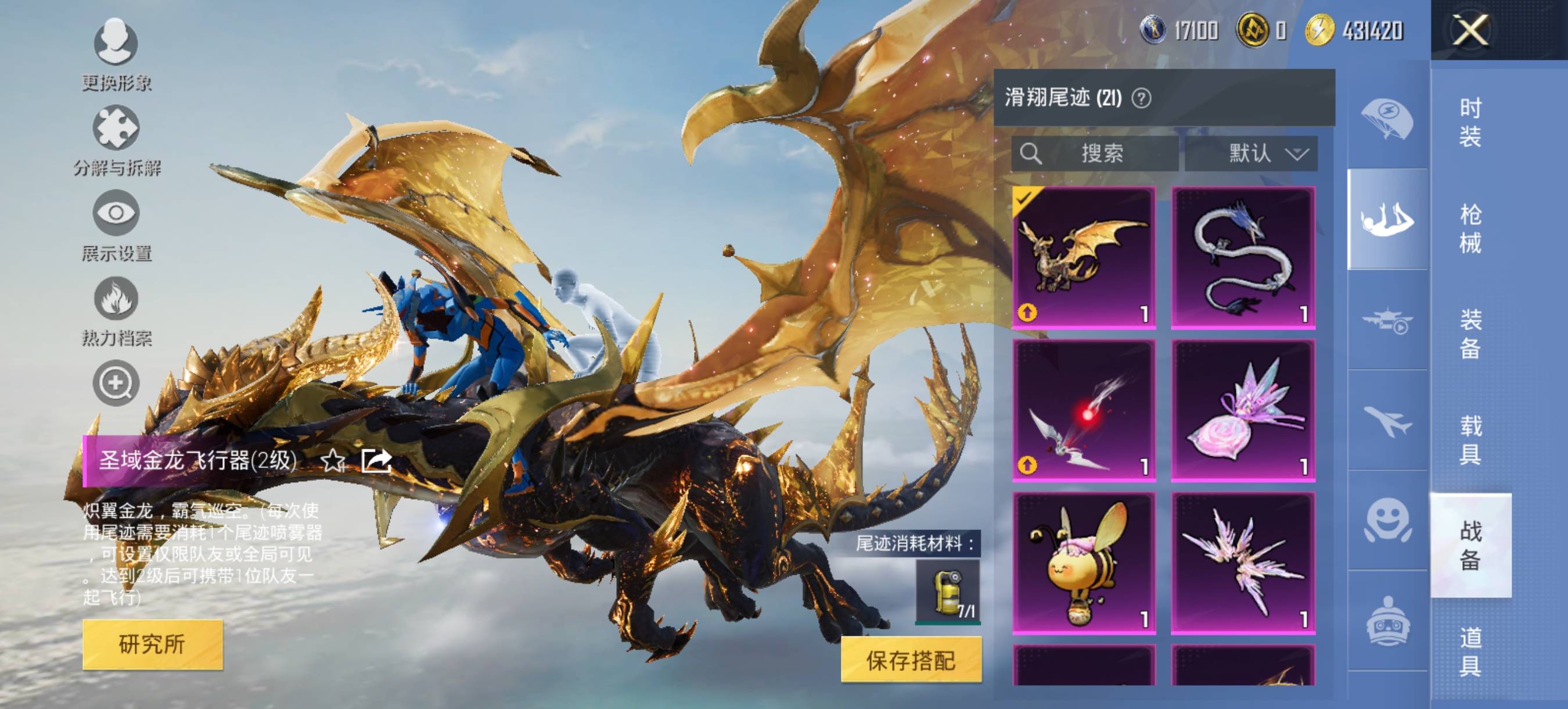Click the magnifier zoom icon on the left

116,384
